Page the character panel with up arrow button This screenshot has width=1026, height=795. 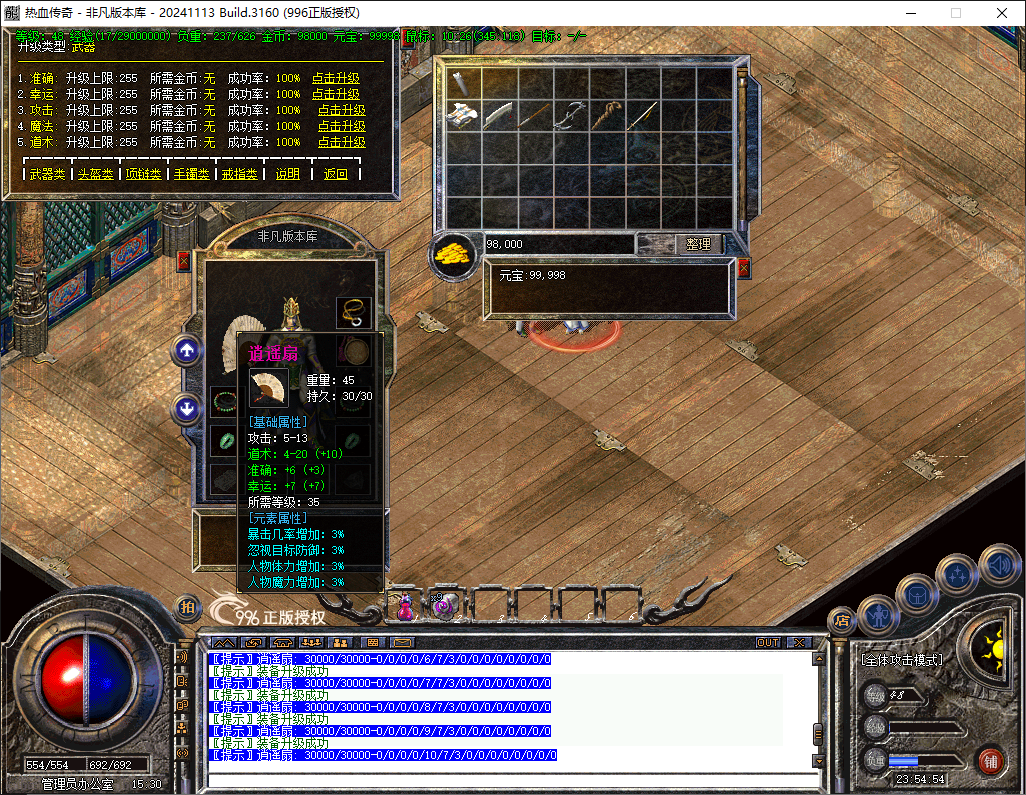coord(188,350)
